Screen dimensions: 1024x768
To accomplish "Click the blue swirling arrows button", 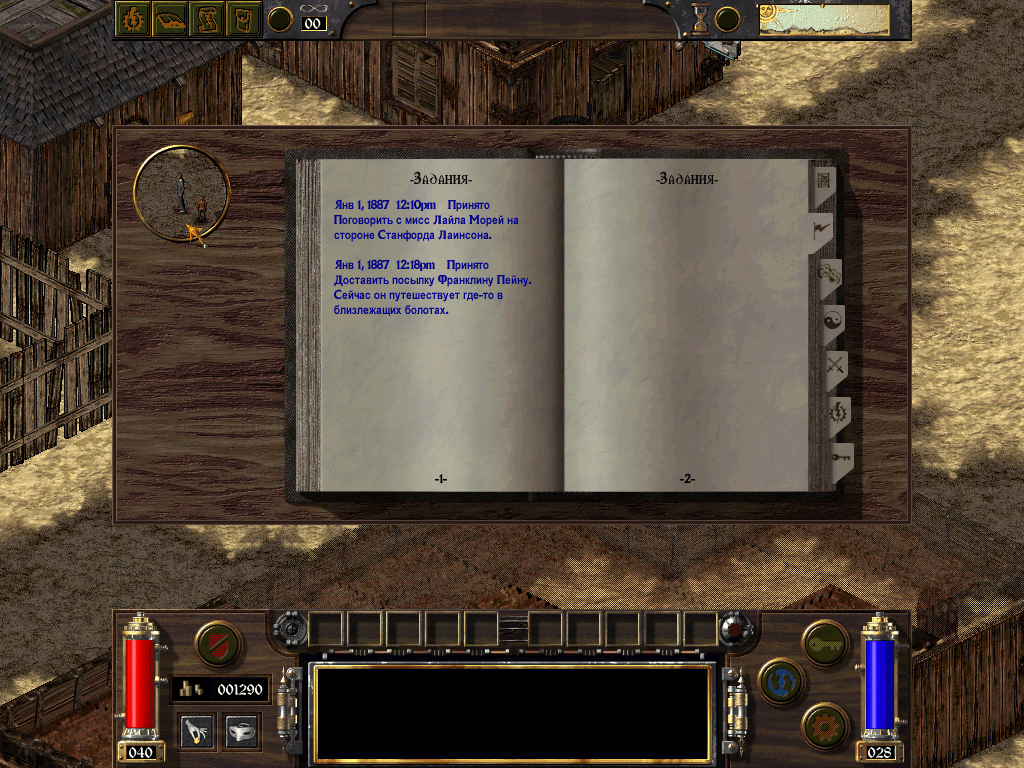I will [782, 682].
